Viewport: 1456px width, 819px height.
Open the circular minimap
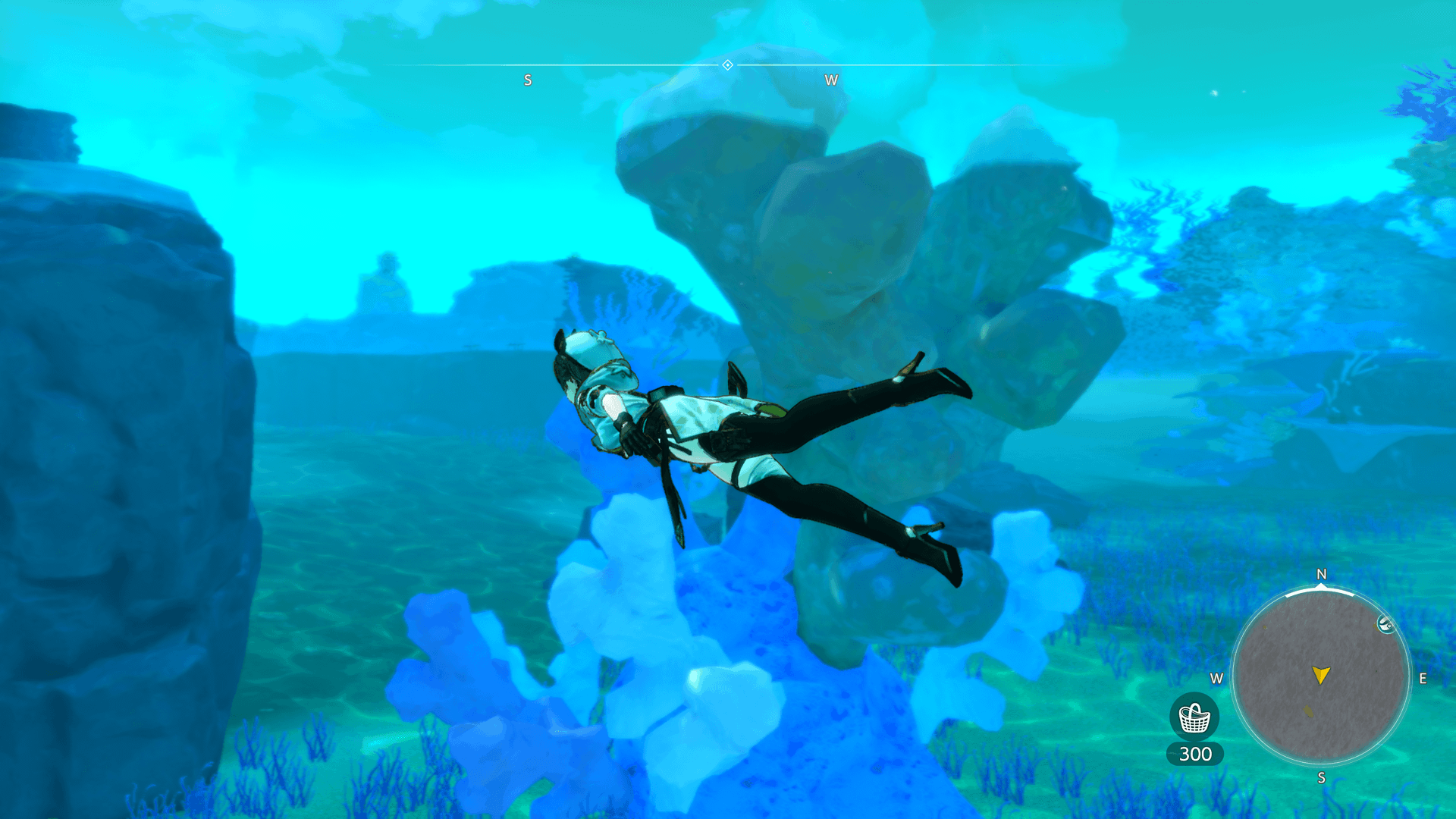point(1320,676)
